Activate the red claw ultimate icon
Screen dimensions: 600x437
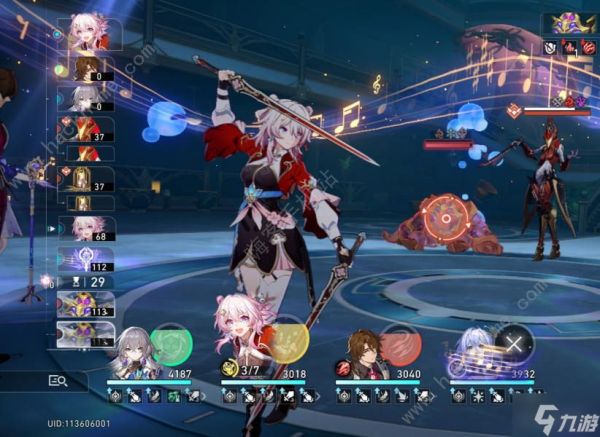[400, 343]
